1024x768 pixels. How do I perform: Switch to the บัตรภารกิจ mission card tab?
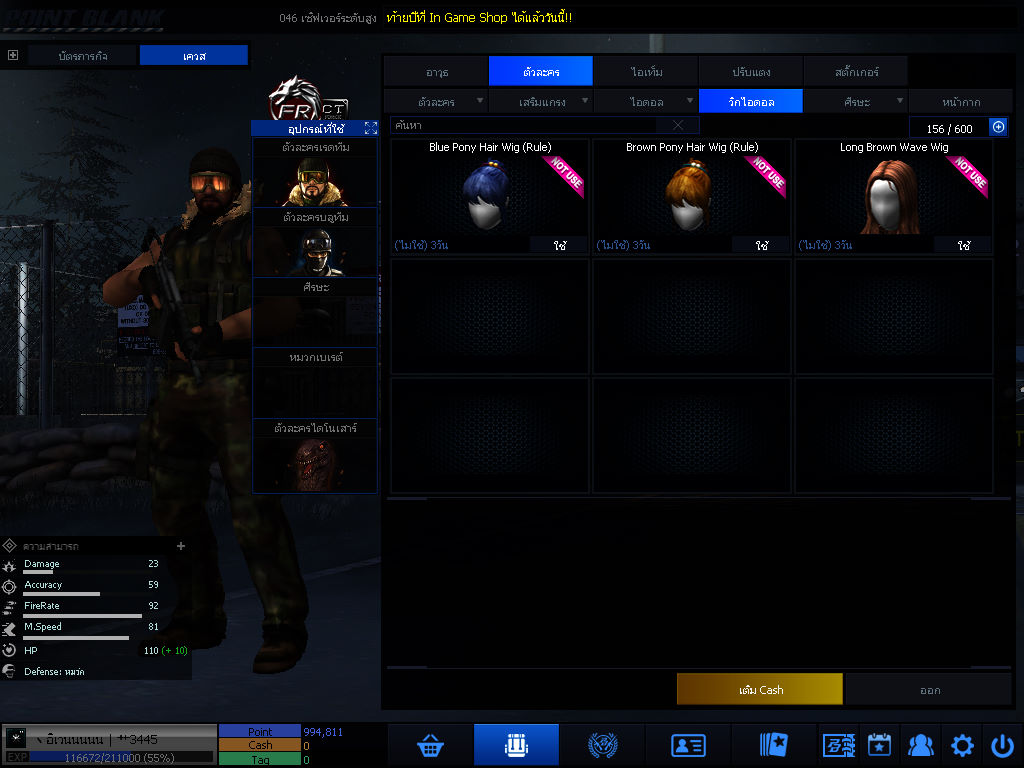(84, 56)
